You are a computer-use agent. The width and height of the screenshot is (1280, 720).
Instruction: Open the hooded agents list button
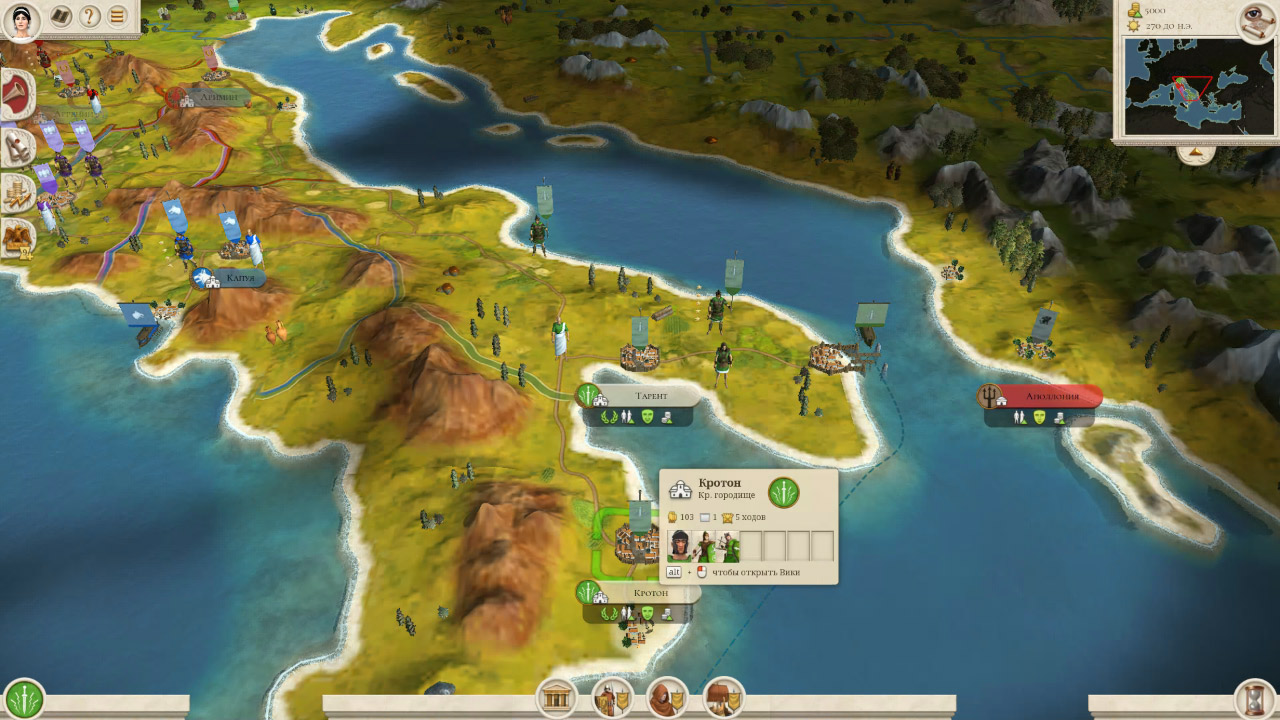667,697
